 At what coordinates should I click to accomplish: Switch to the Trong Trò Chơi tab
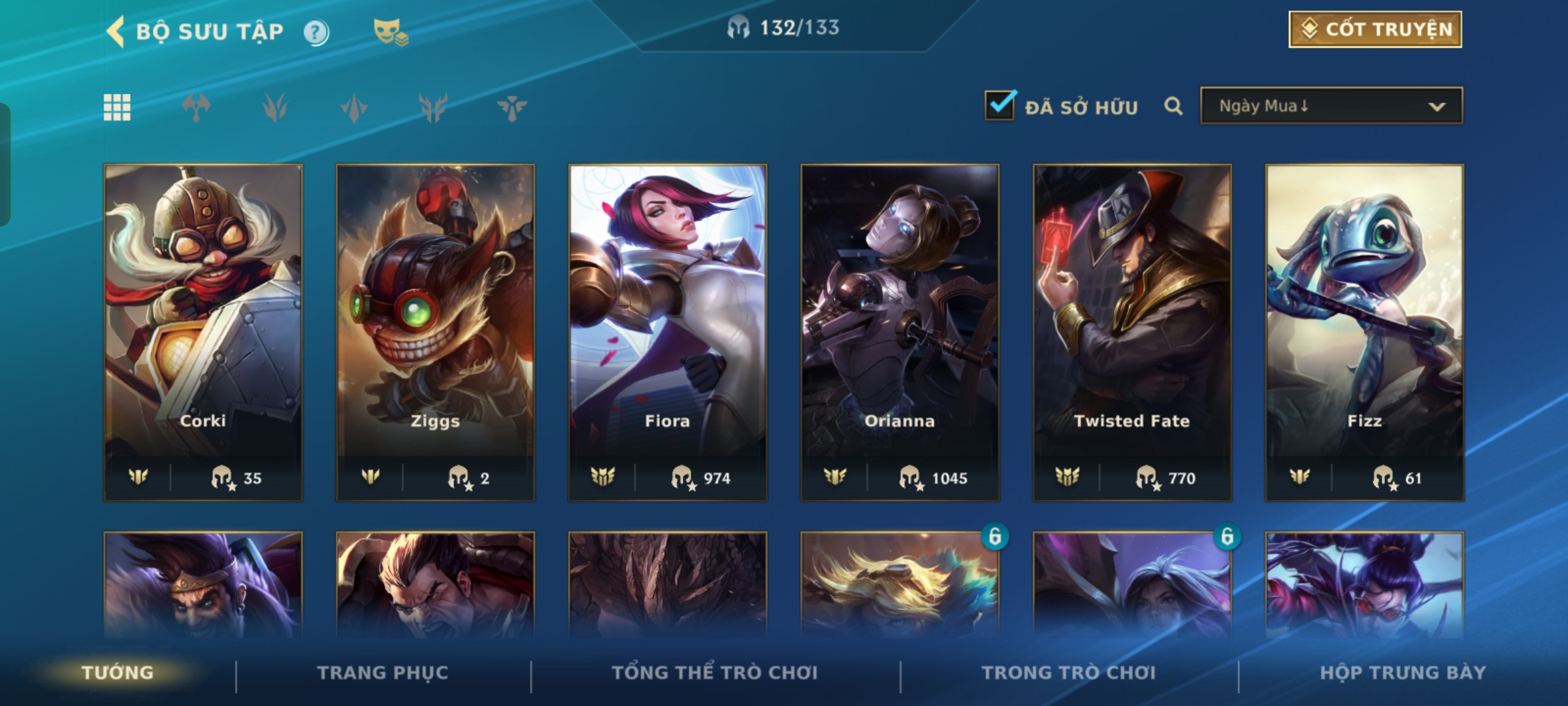[x=1069, y=673]
